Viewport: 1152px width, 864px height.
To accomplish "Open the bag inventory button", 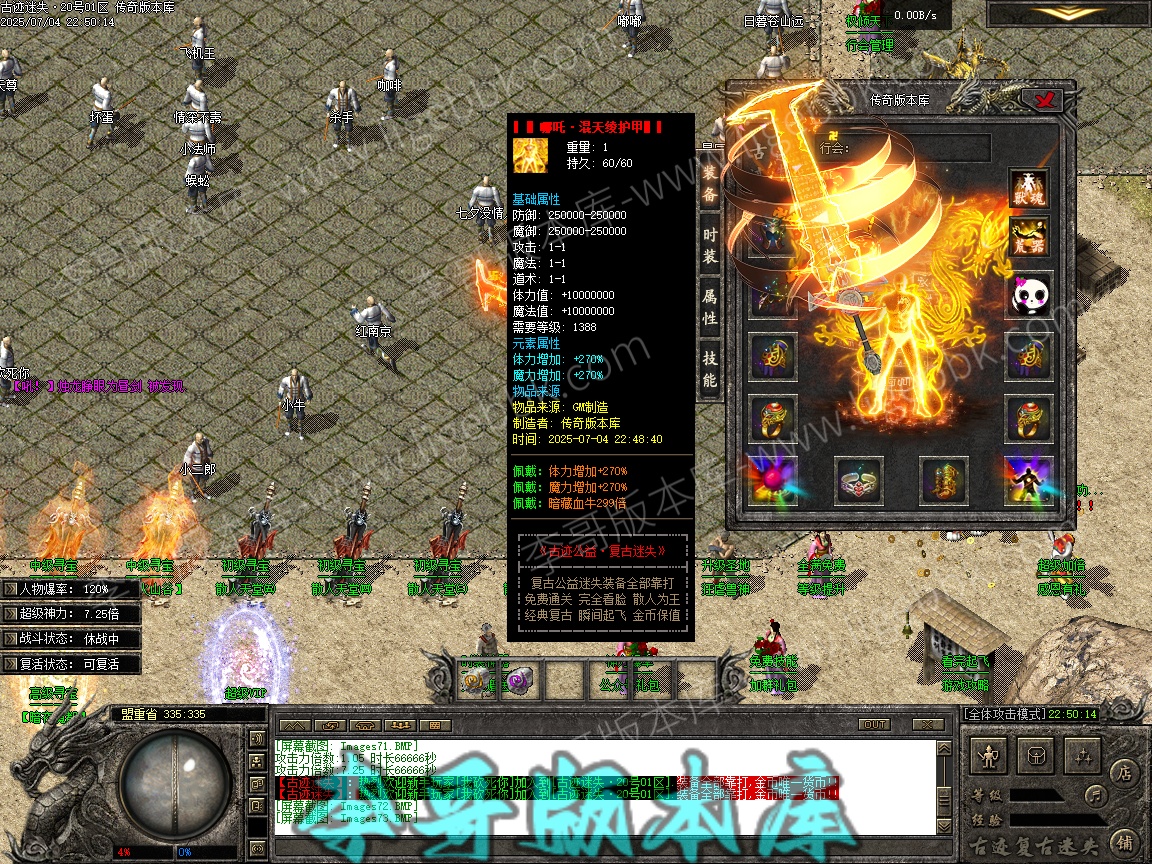I will 1038,757.
